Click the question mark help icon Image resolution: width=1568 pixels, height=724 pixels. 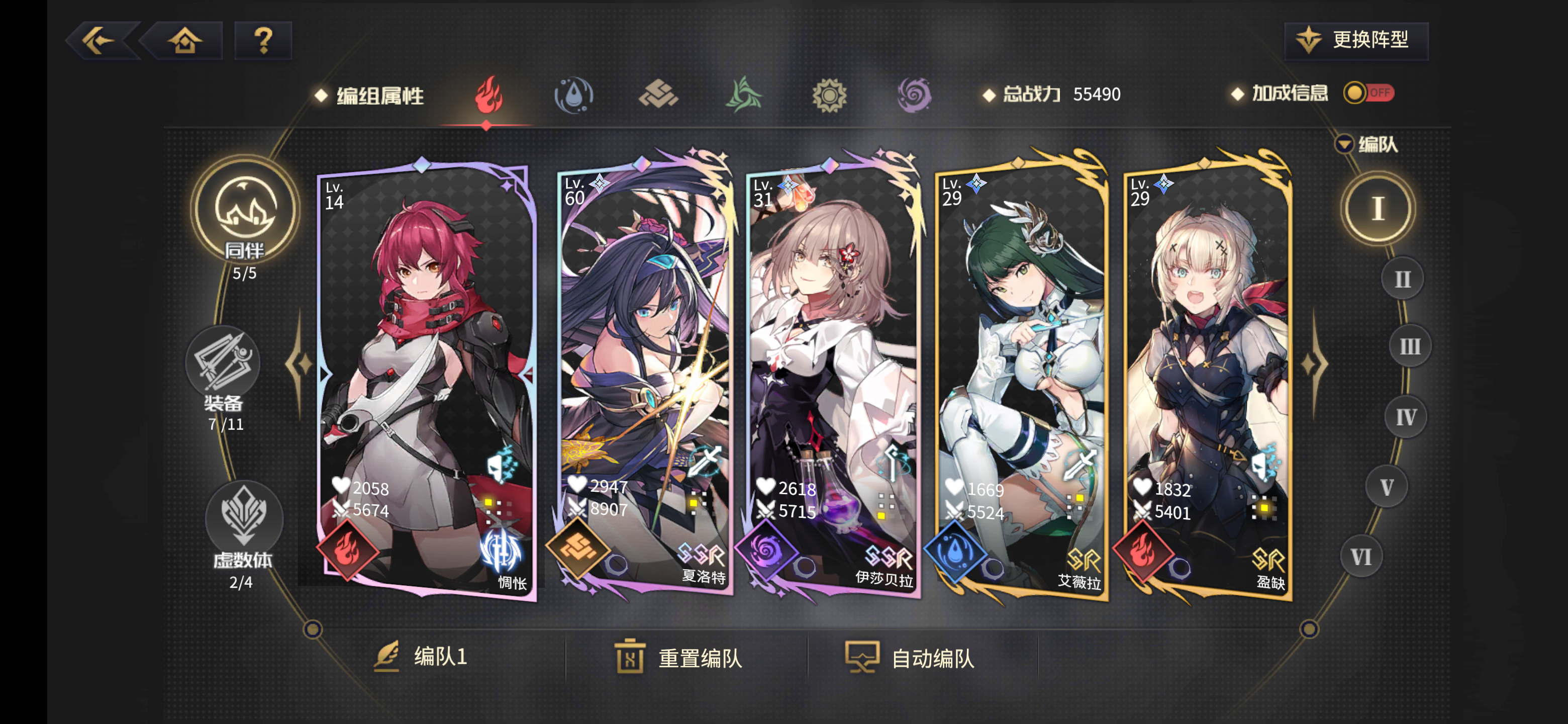tap(263, 41)
